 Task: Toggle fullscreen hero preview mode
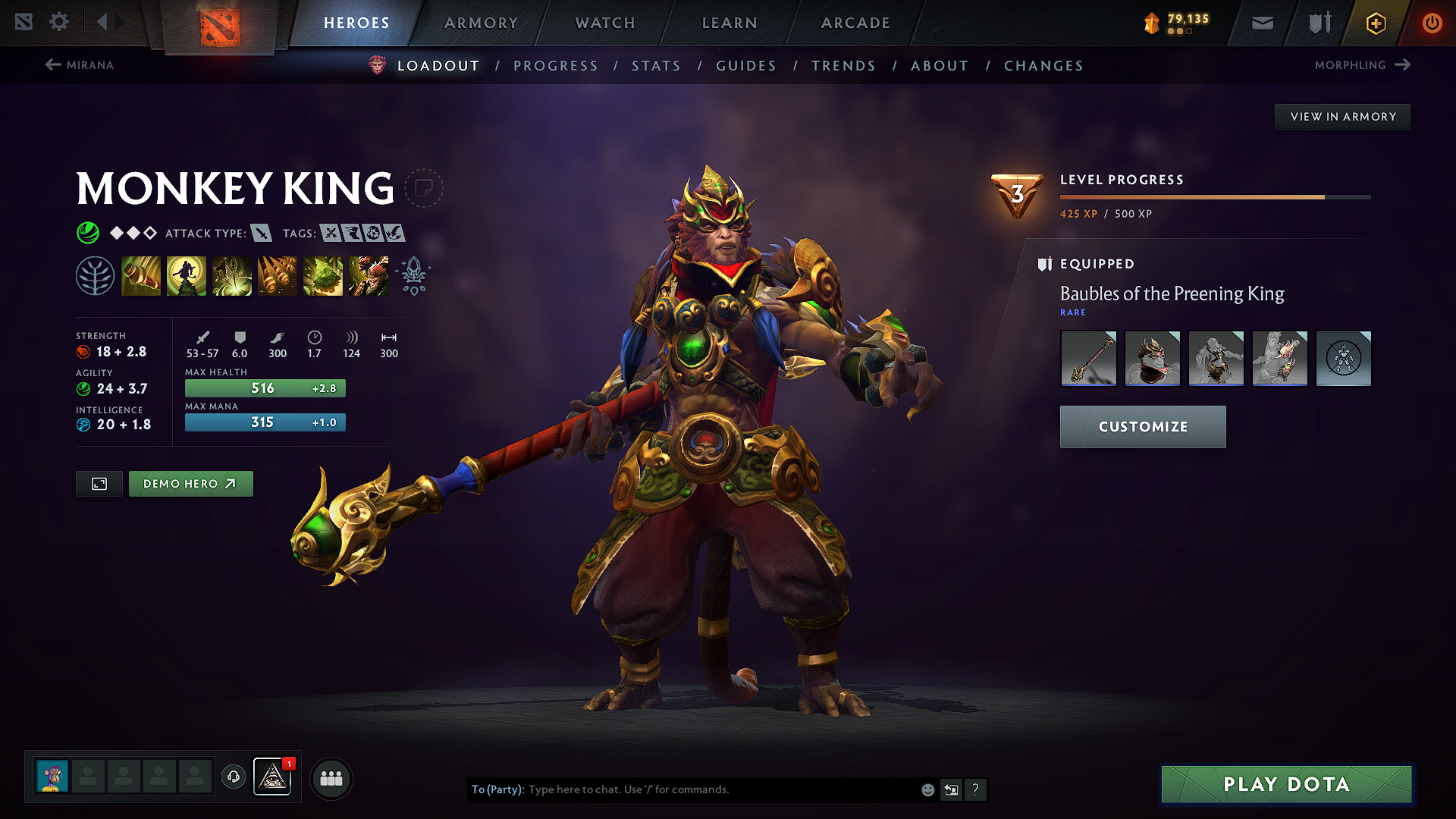pyautogui.click(x=99, y=483)
